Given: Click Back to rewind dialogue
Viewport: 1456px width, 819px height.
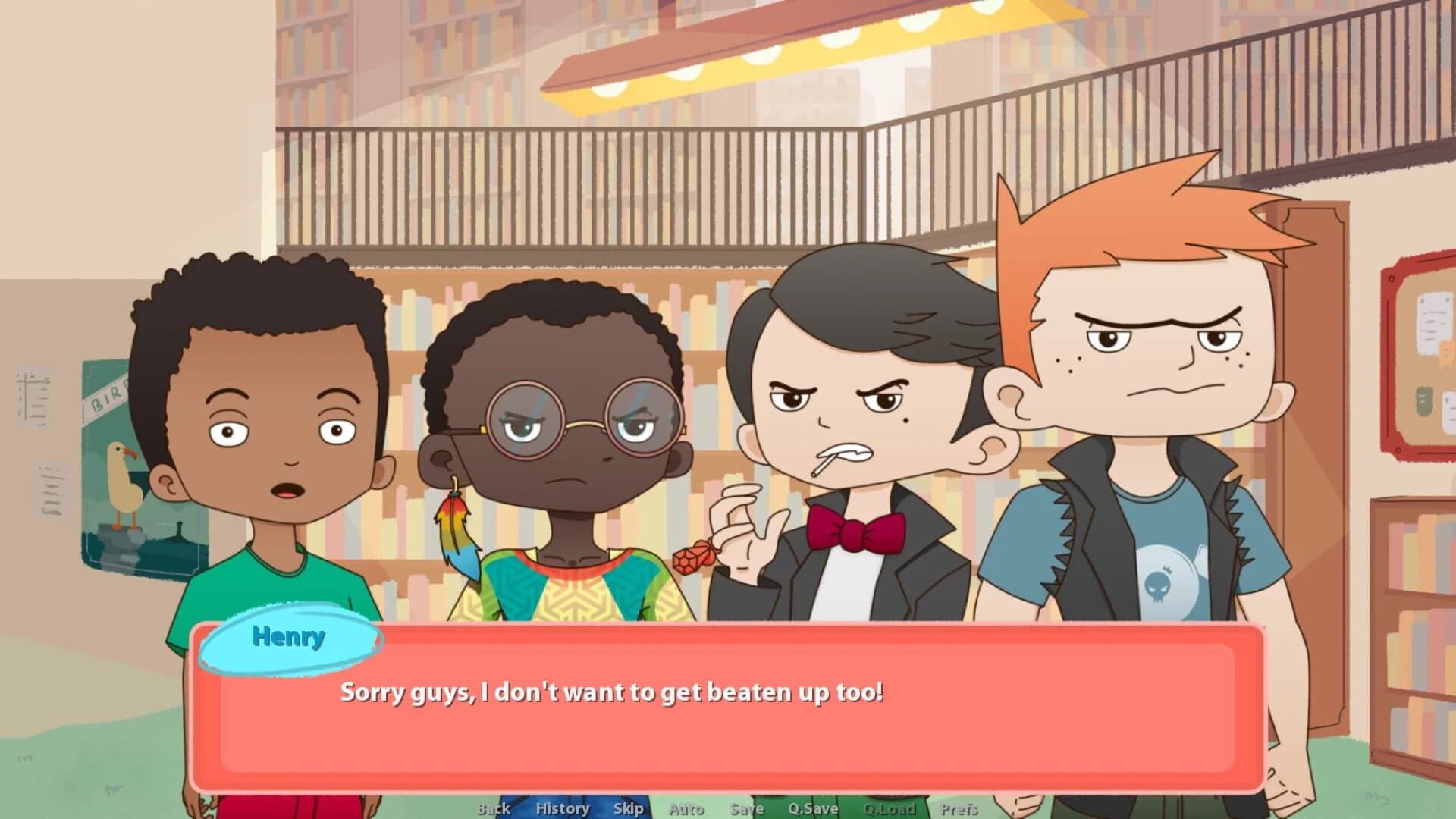Looking at the screenshot, I should pos(493,808).
